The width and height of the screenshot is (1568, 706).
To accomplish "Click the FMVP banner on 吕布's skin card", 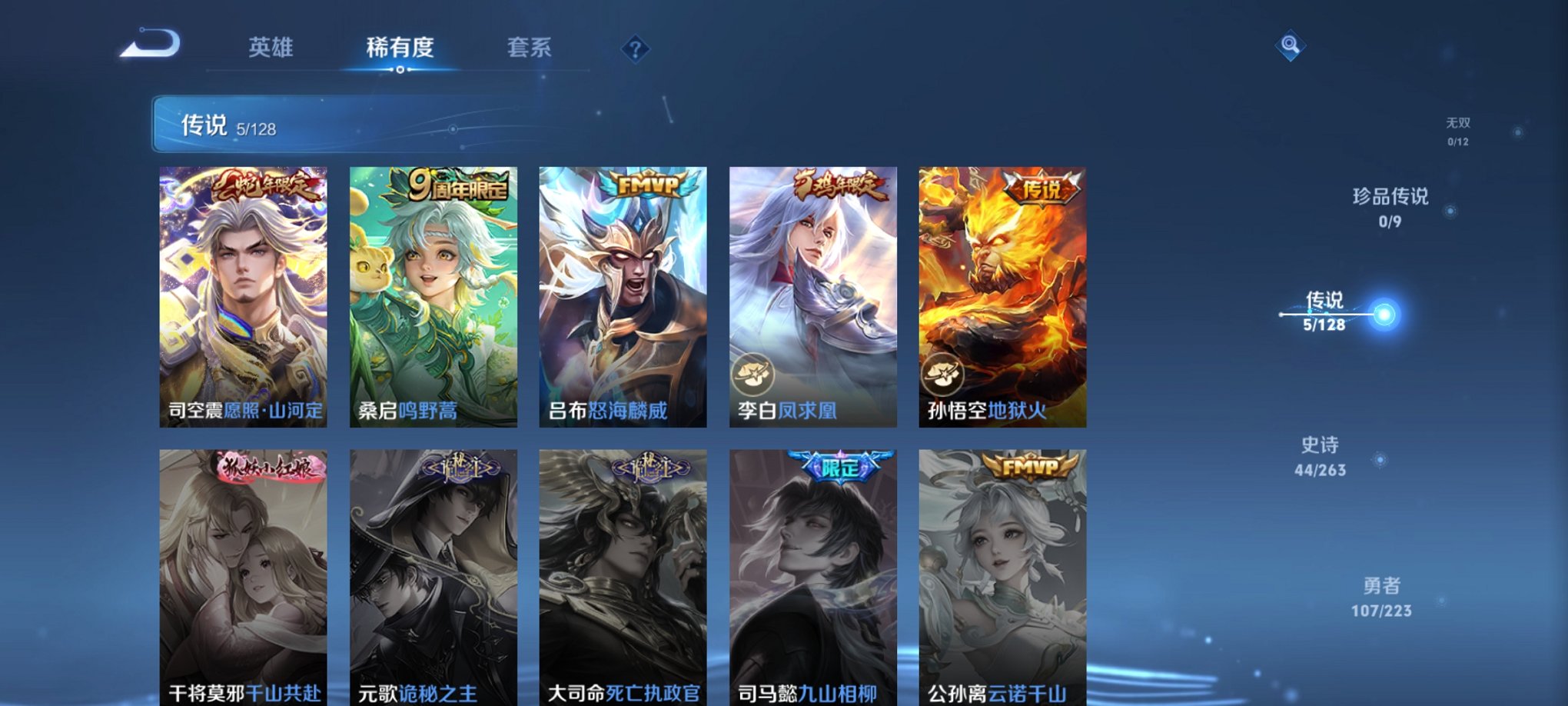I will click(x=650, y=183).
